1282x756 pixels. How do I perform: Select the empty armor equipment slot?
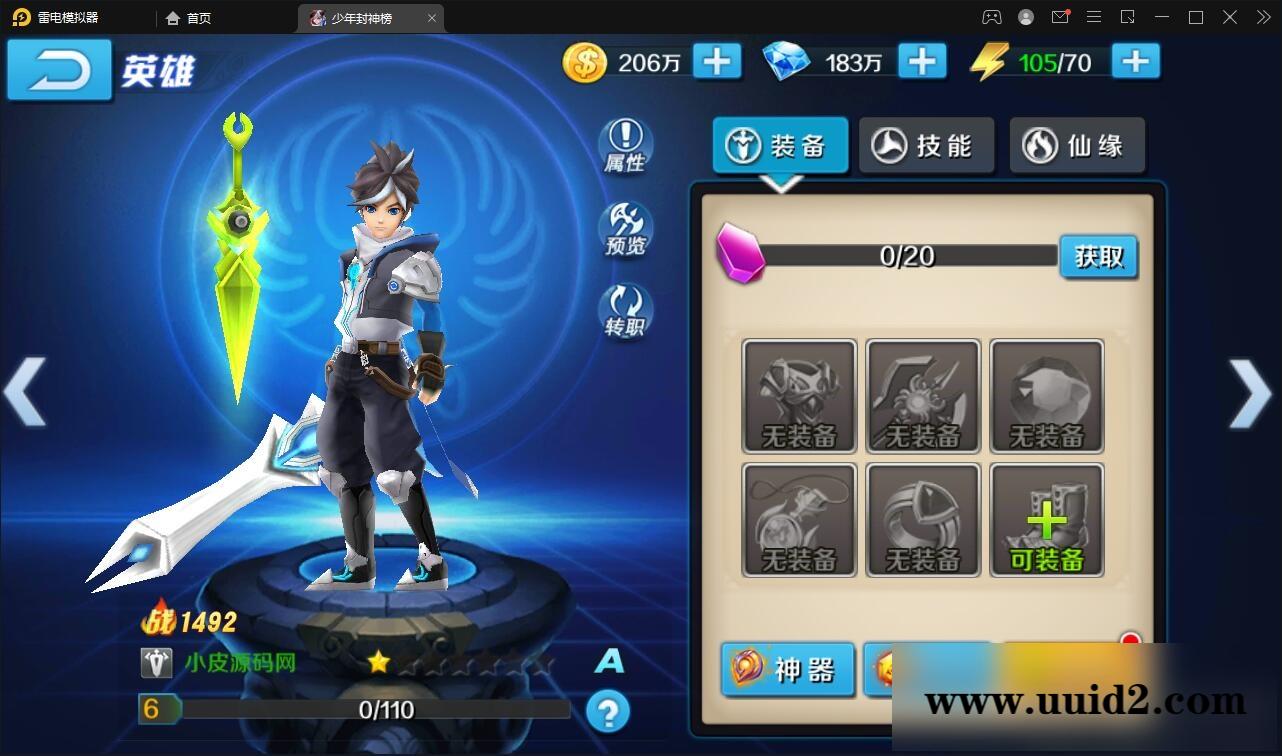point(799,396)
